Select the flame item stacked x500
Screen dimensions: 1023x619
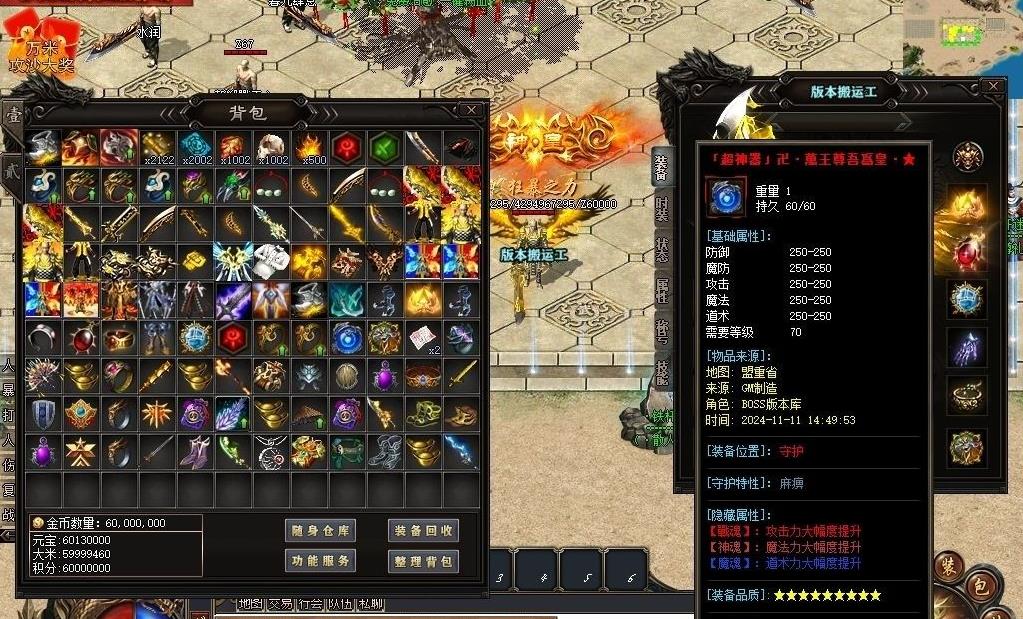click(x=309, y=147)
